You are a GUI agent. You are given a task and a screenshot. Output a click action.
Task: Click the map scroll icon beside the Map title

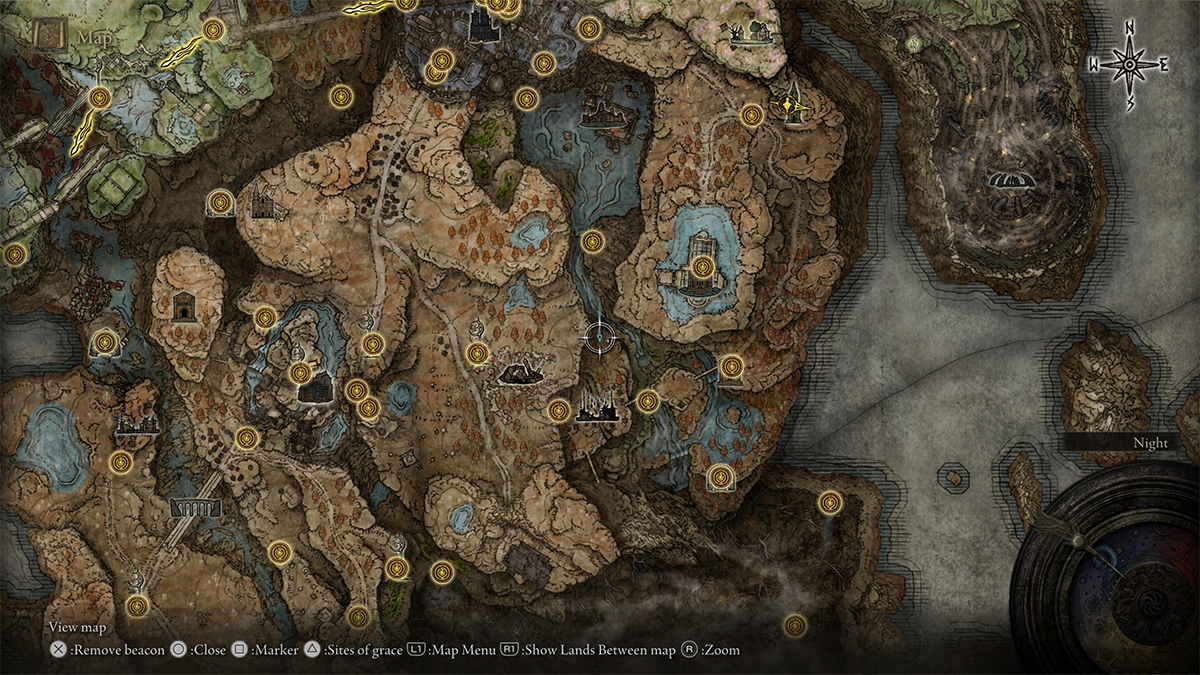click(x=45, y=34)
